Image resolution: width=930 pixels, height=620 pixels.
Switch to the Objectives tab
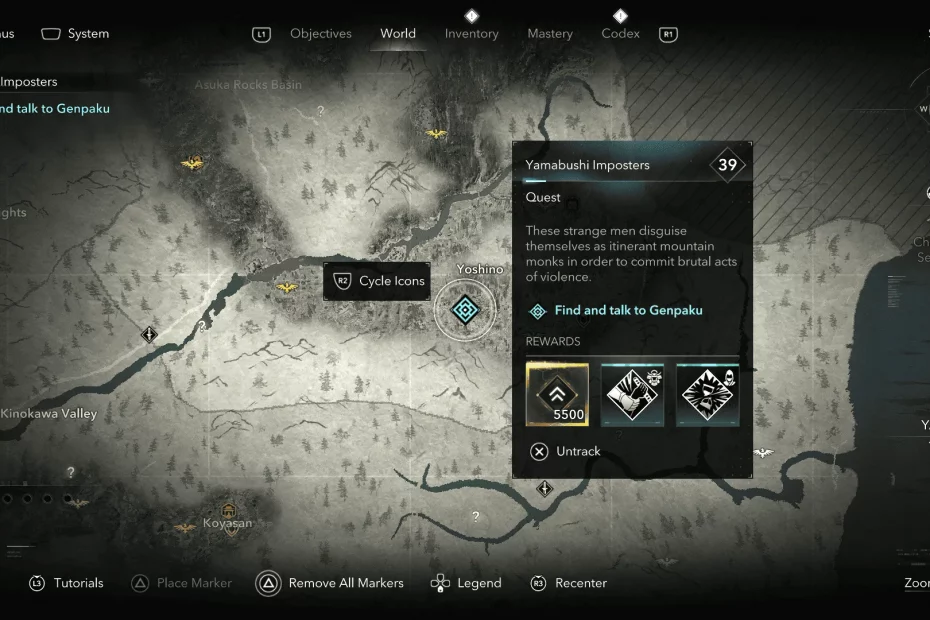click(x=320, y=34)
